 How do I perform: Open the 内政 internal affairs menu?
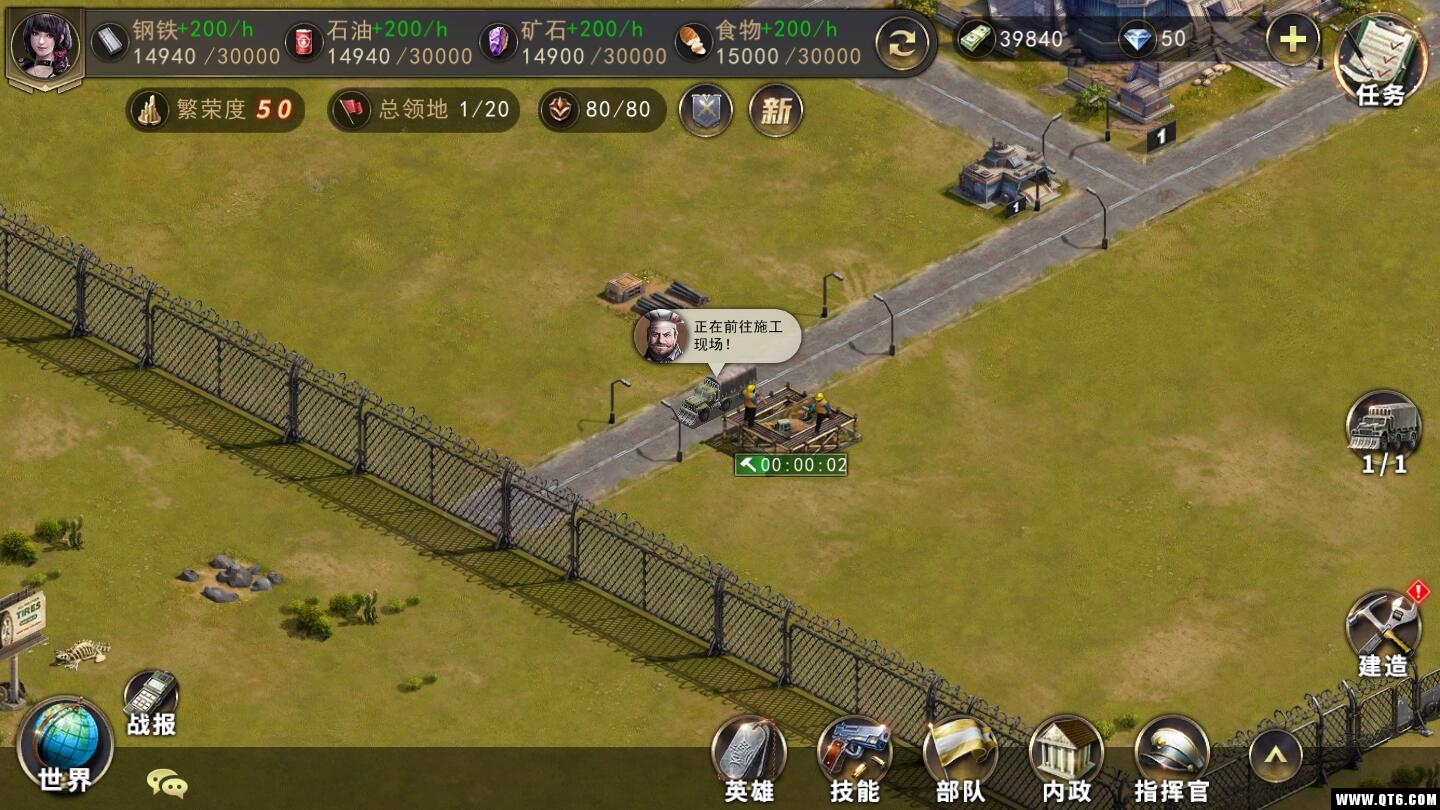point(1066,760)
